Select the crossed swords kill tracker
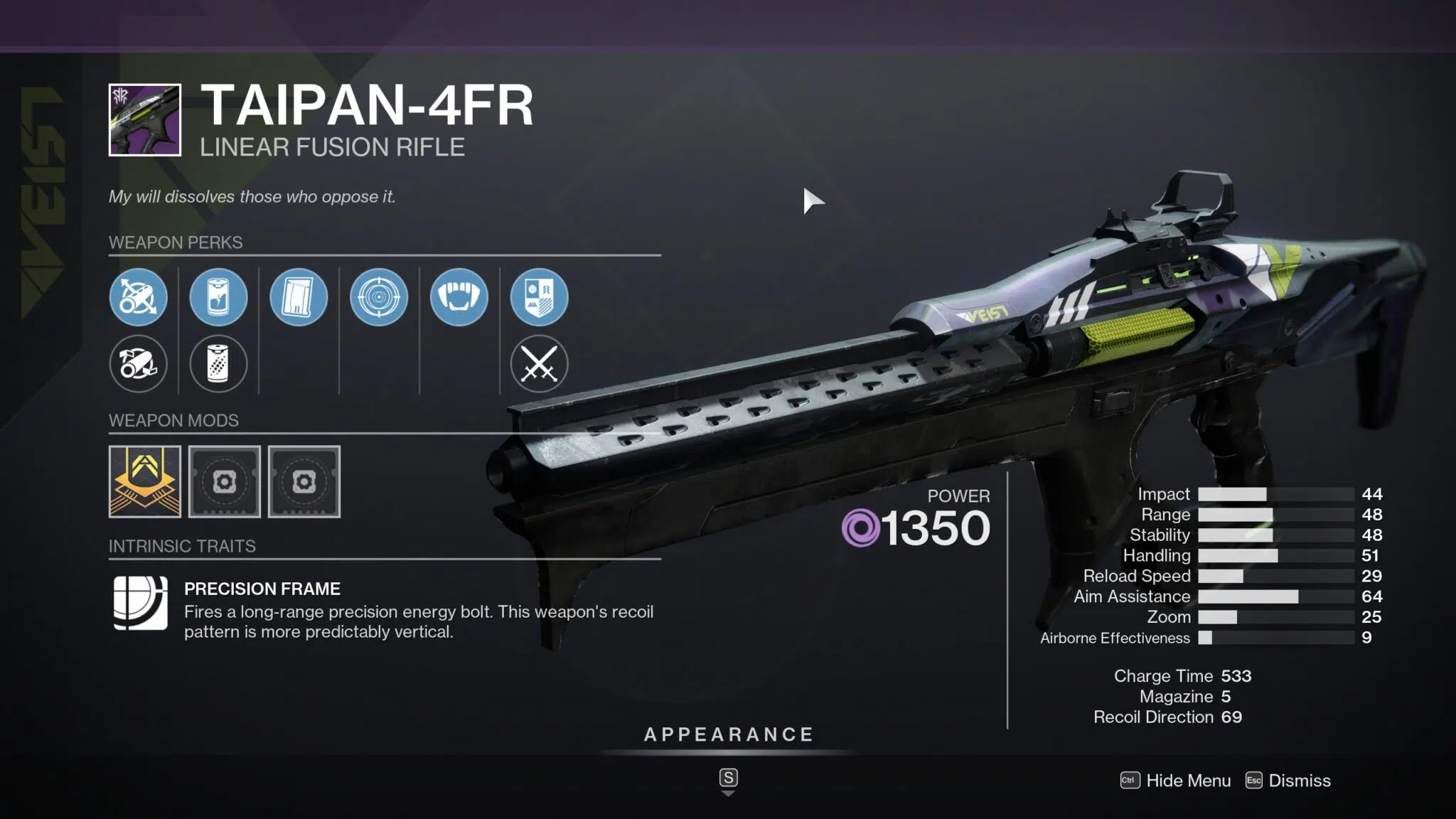1456x819 pixels. [539, 364]
